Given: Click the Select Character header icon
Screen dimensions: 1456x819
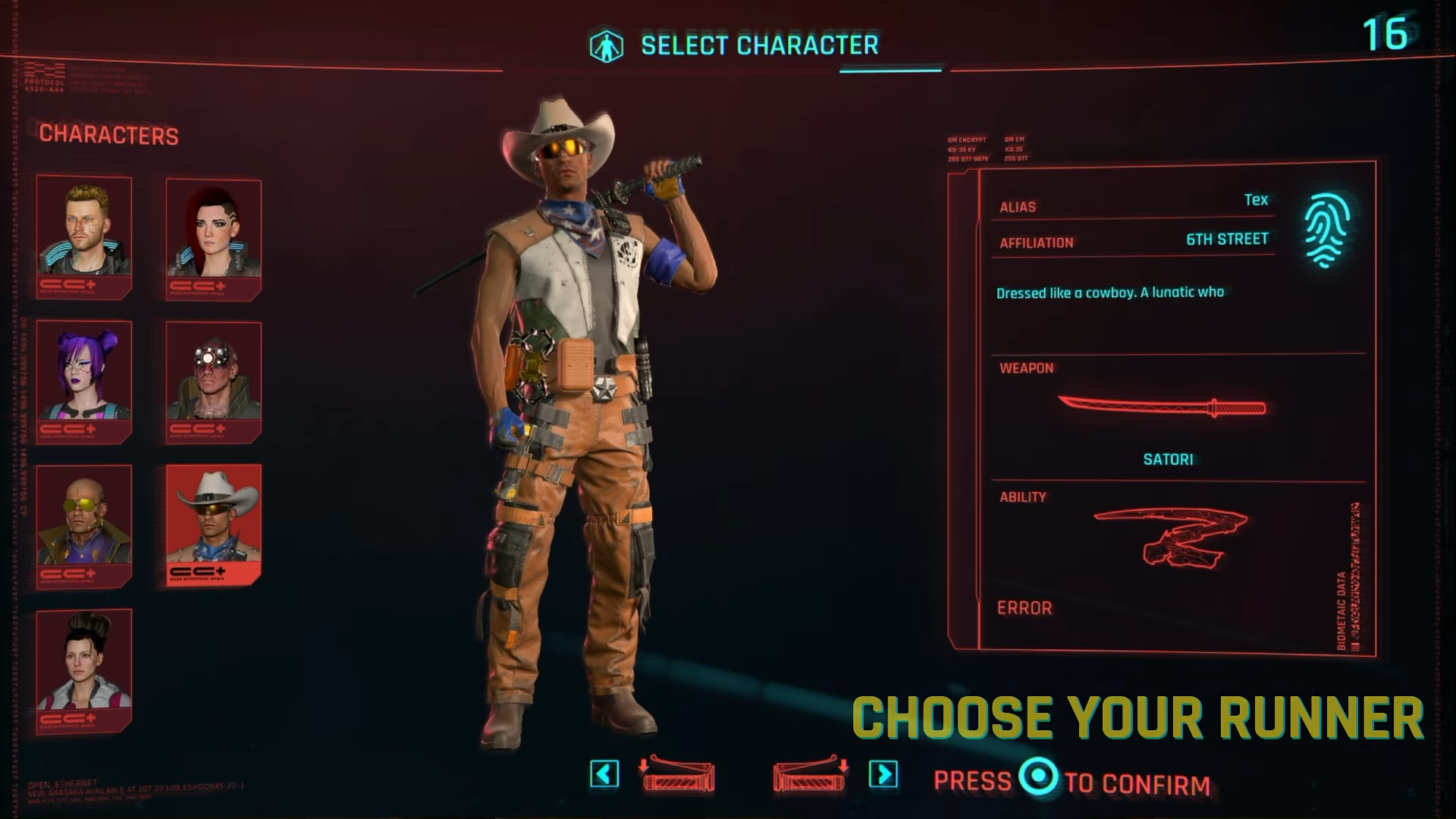Looking at the screenshot, I should click(x=607, y=46).
